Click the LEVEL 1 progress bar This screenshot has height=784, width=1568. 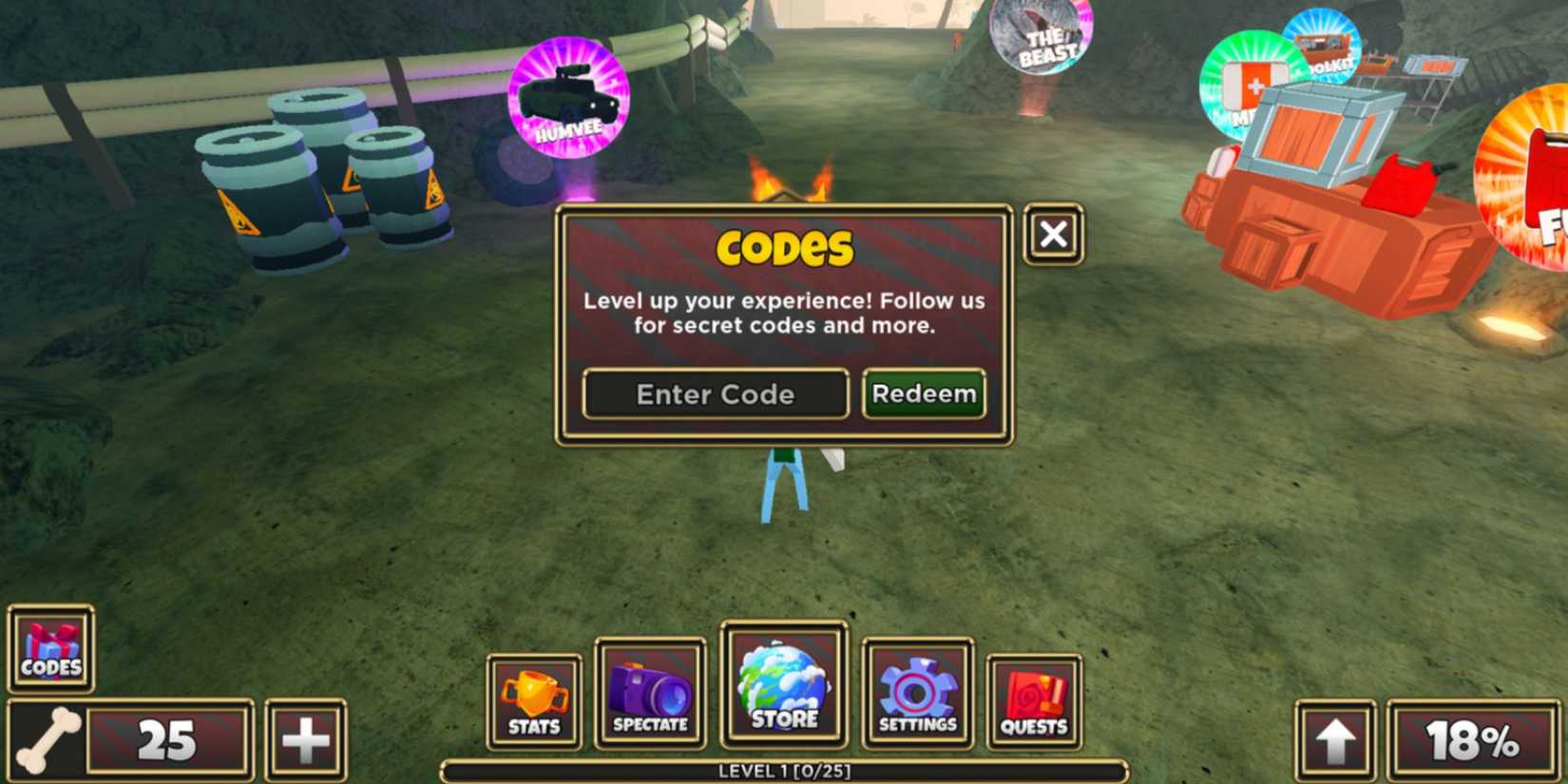click(784, 772)
